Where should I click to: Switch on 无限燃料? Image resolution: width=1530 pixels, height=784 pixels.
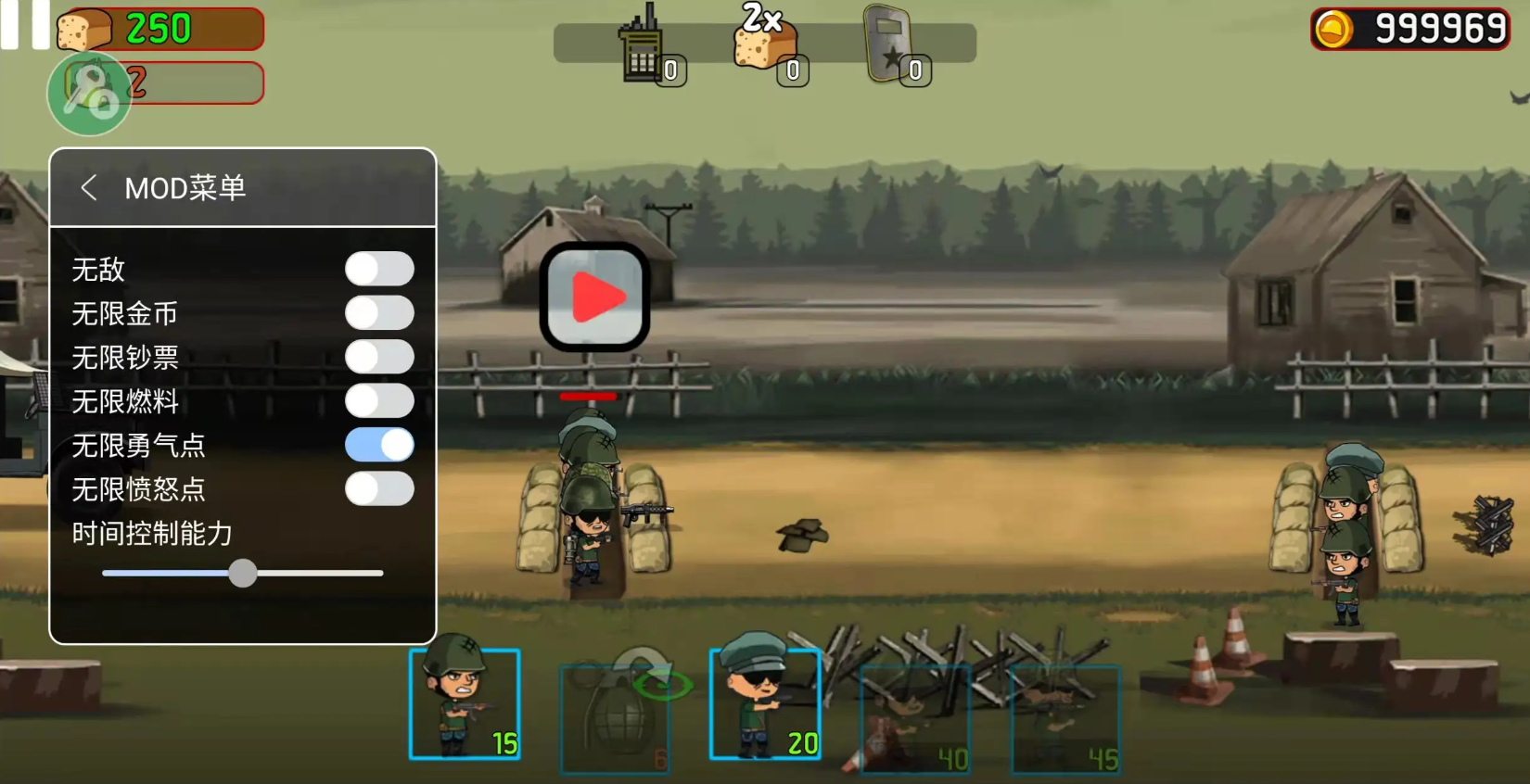coord(379,401)
